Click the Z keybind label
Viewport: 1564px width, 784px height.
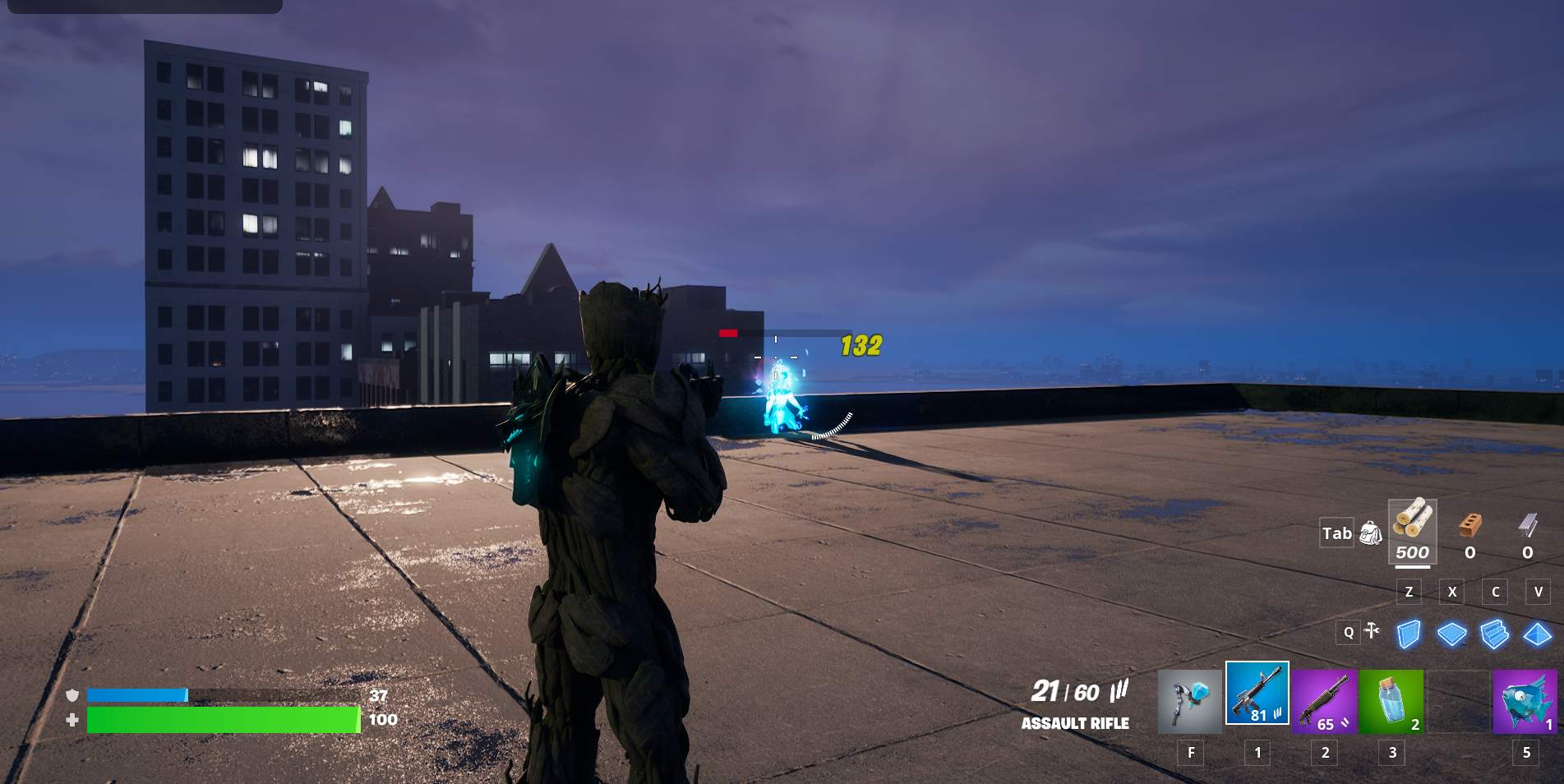1409,592
